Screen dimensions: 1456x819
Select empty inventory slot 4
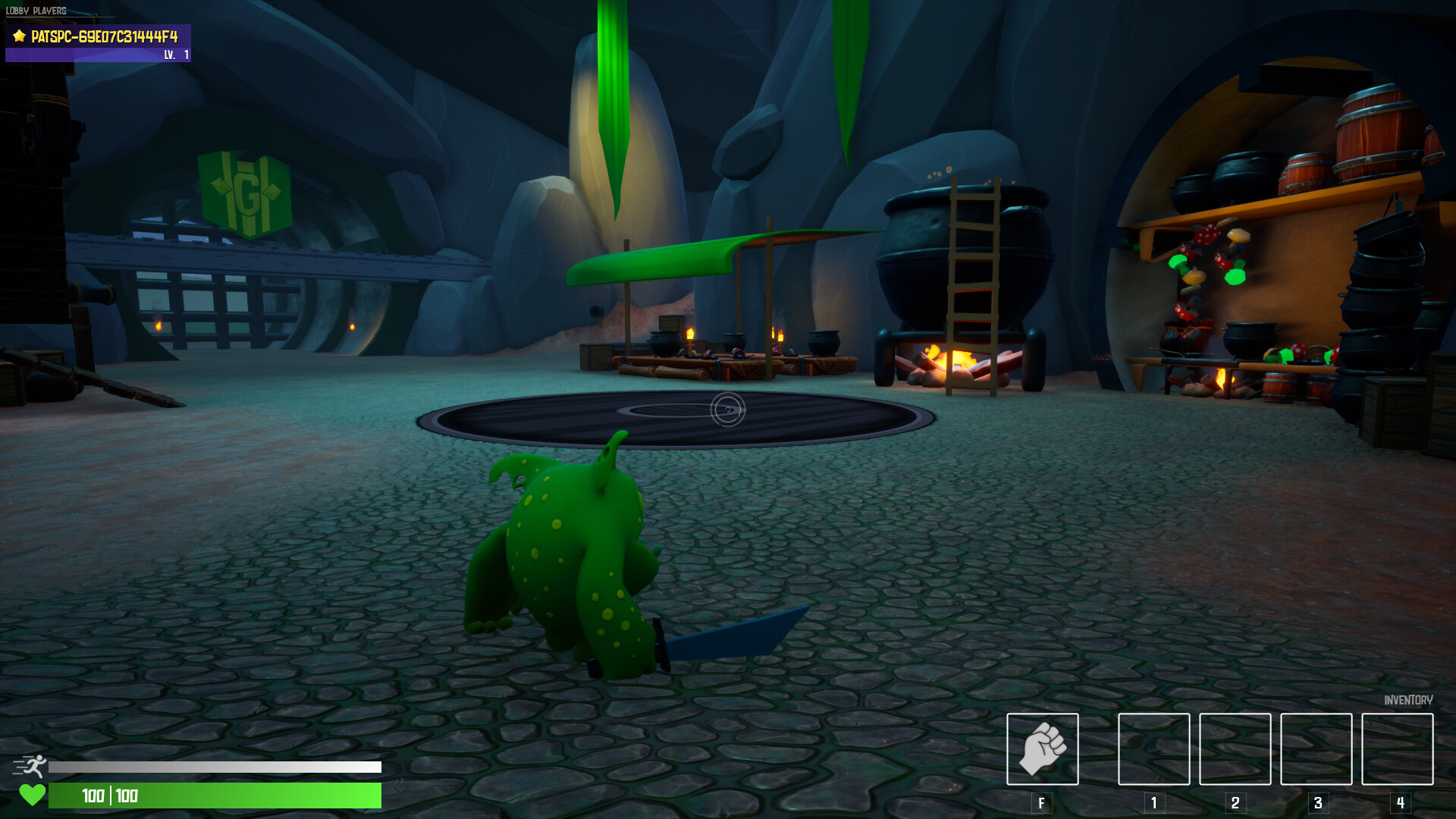pyautogui.click(x=1398, y=749)
